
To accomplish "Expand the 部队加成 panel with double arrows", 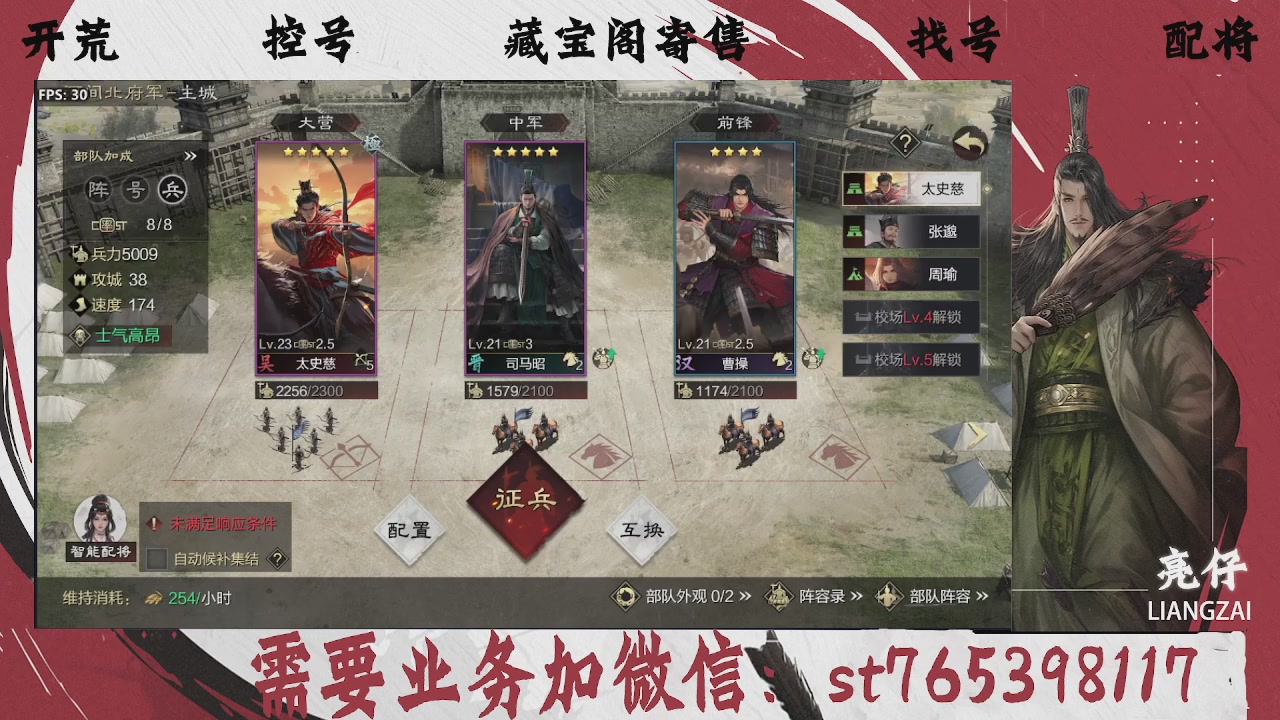I will [191, 155].
